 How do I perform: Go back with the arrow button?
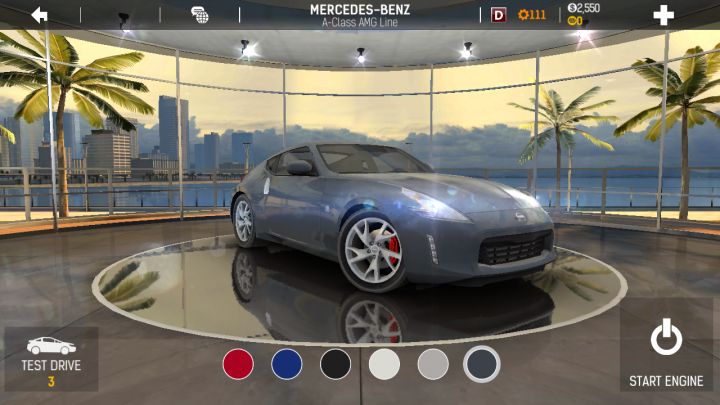click(x=40, y=15)
